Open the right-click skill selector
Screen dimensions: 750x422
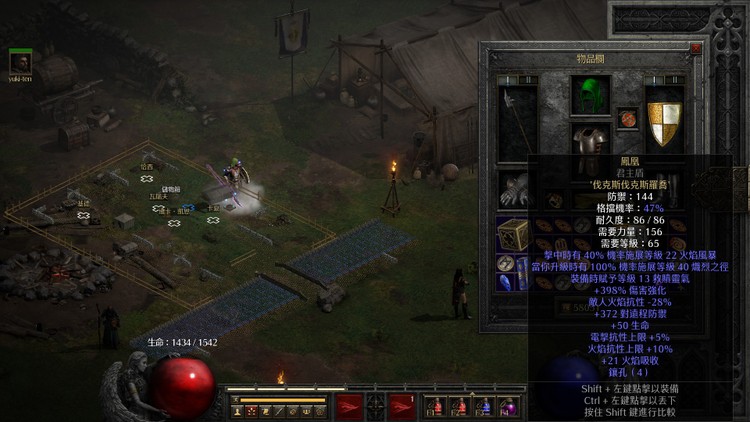pos(401,405)
